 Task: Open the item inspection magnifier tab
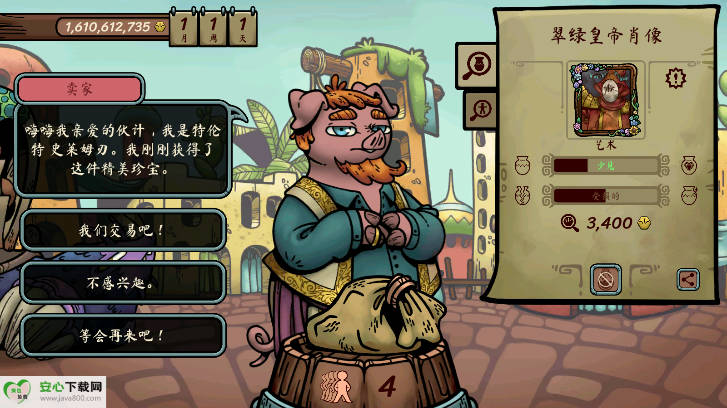(474, 65)
